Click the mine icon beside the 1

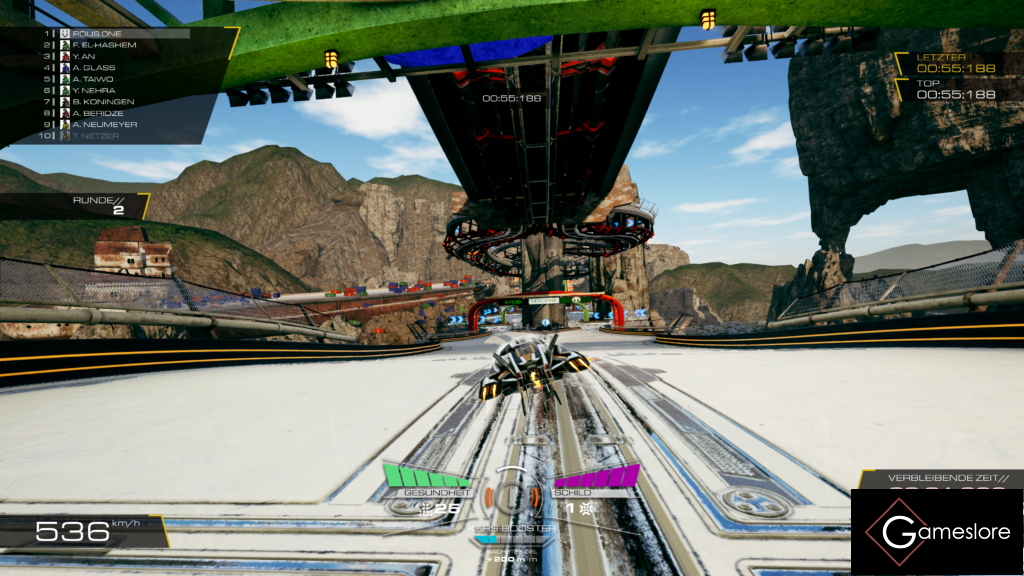(x=588, y=509)
